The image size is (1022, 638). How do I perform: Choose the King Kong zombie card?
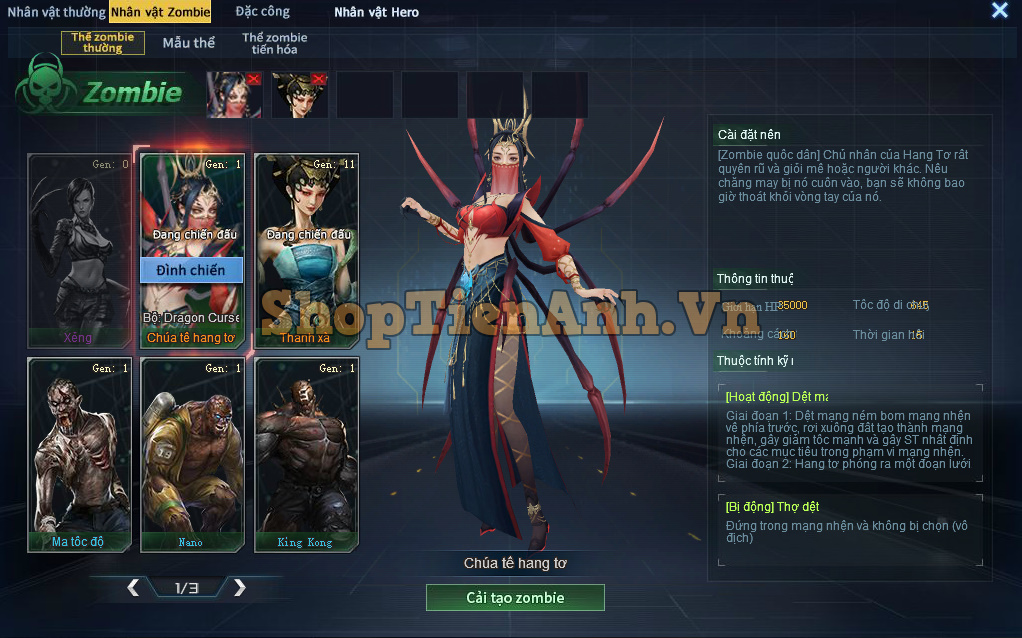click(x=306, y=455)
